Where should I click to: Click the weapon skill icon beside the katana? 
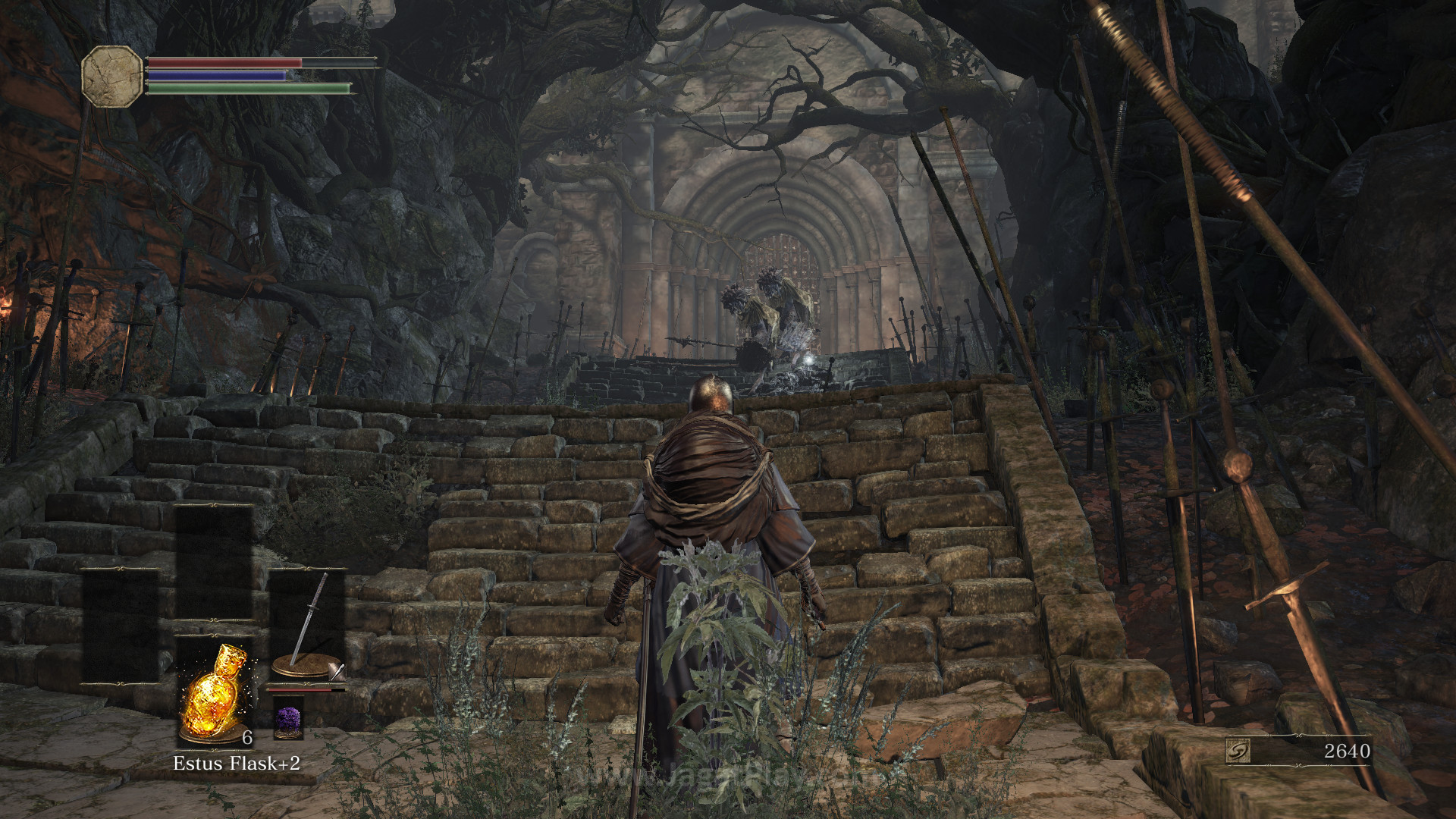coord(337,671)
